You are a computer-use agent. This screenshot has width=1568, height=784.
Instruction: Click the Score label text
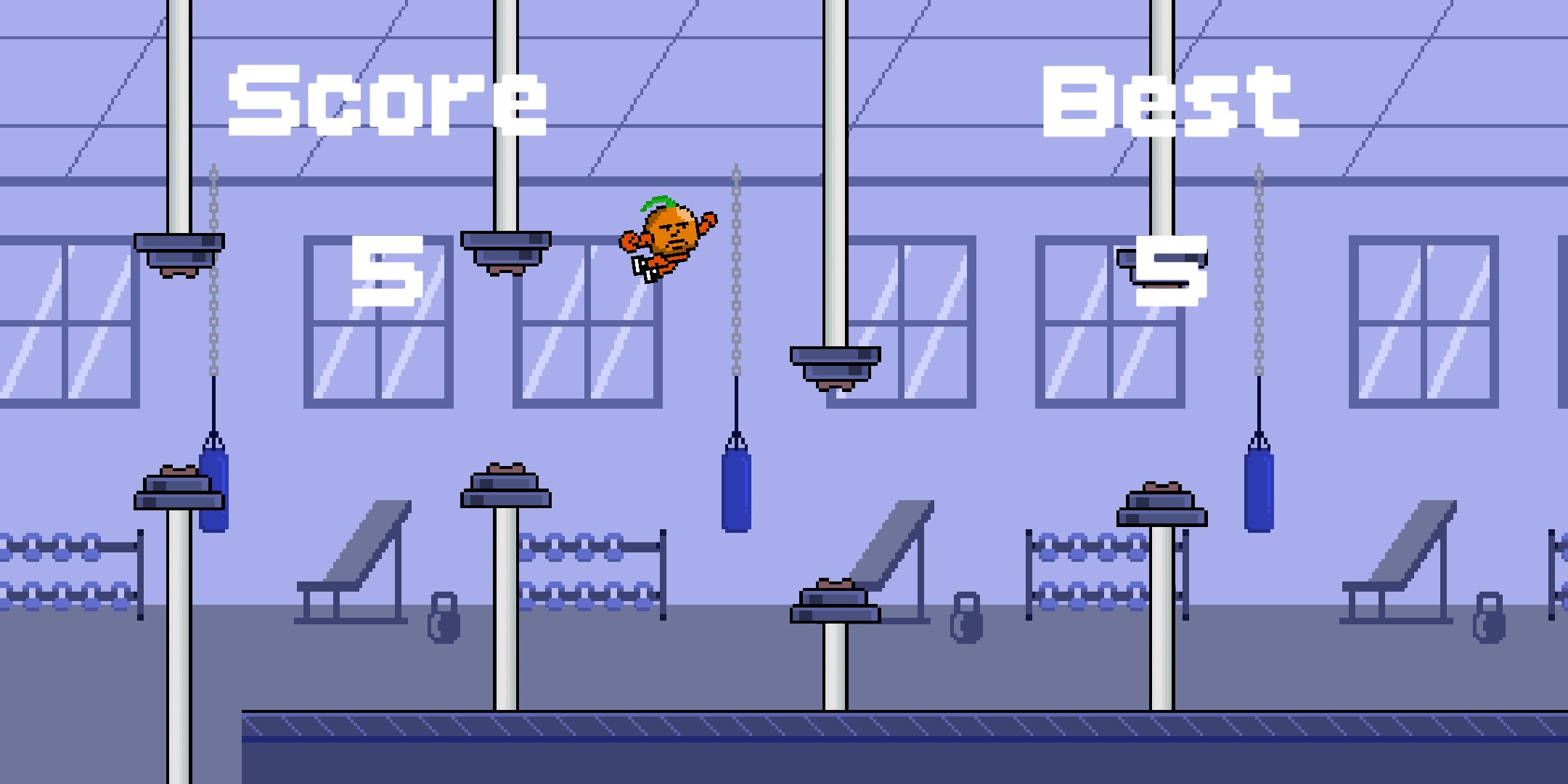(387, 102)
